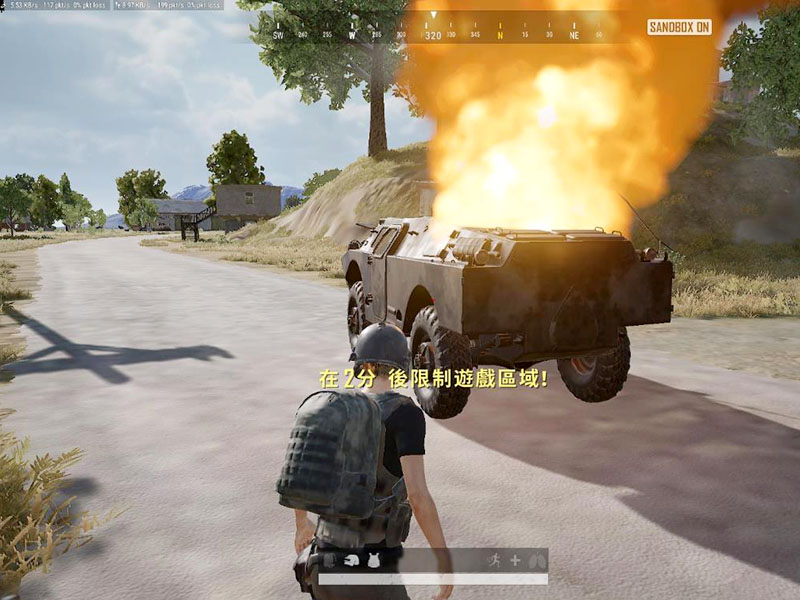Click the plus-shaped heal boost icon
Viewport: 800px width, 600px height.
click(515, 561)
